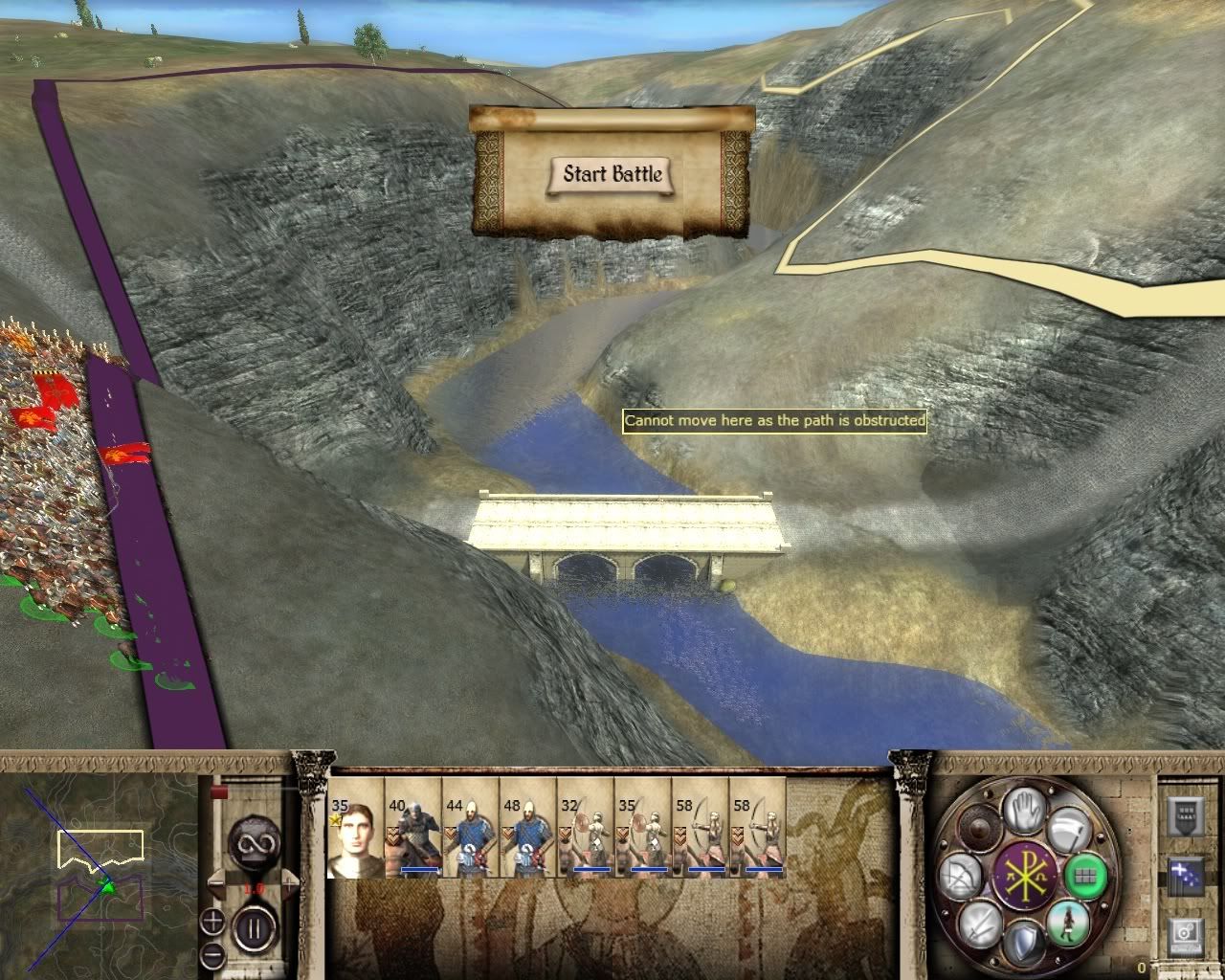The width and height of the screenshot is (1225, 980).
Task: Zoom in the minimap with round plus
Action: pos(213,923)
